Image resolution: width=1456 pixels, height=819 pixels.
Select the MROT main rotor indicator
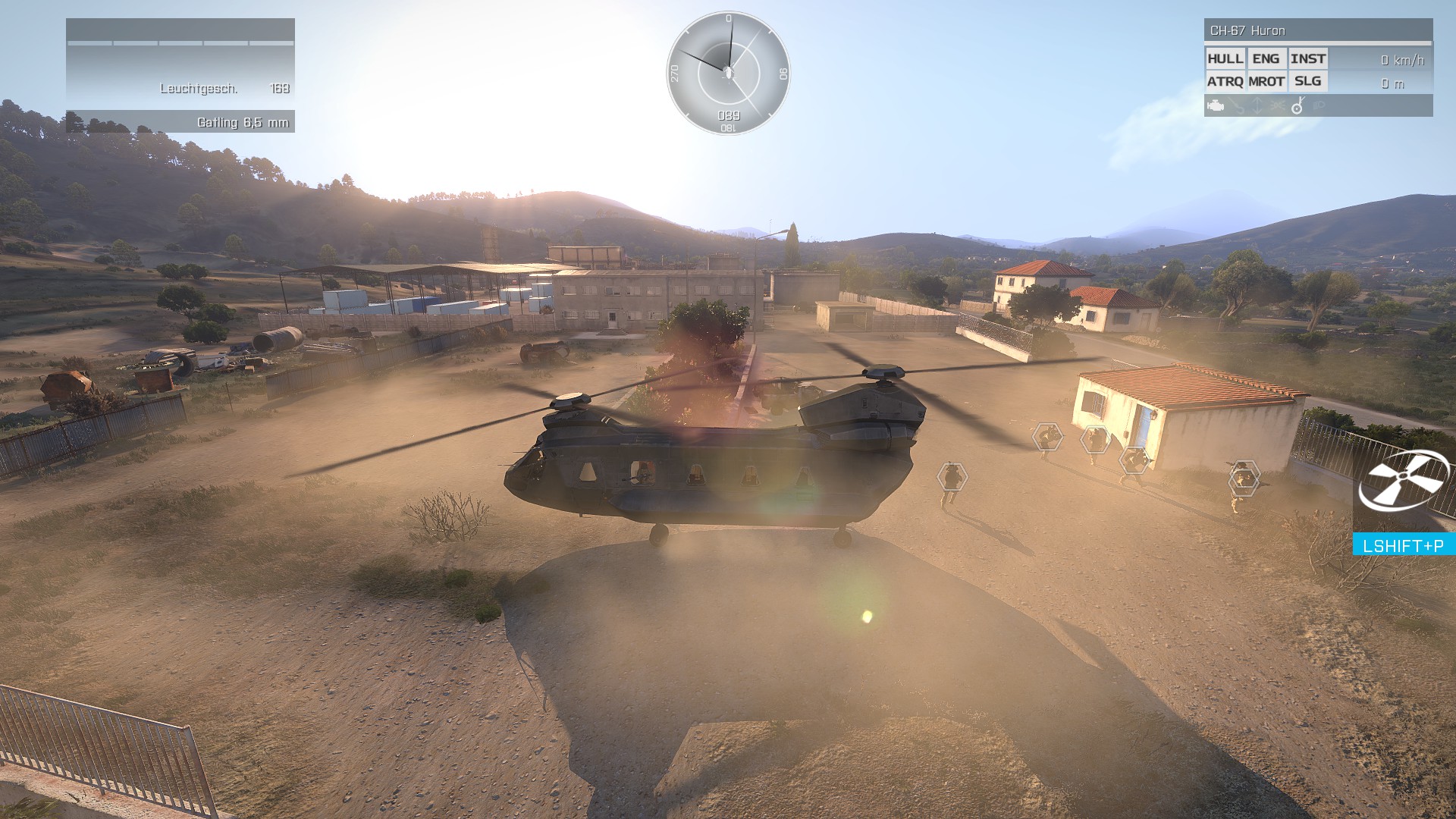[1266, 81]
